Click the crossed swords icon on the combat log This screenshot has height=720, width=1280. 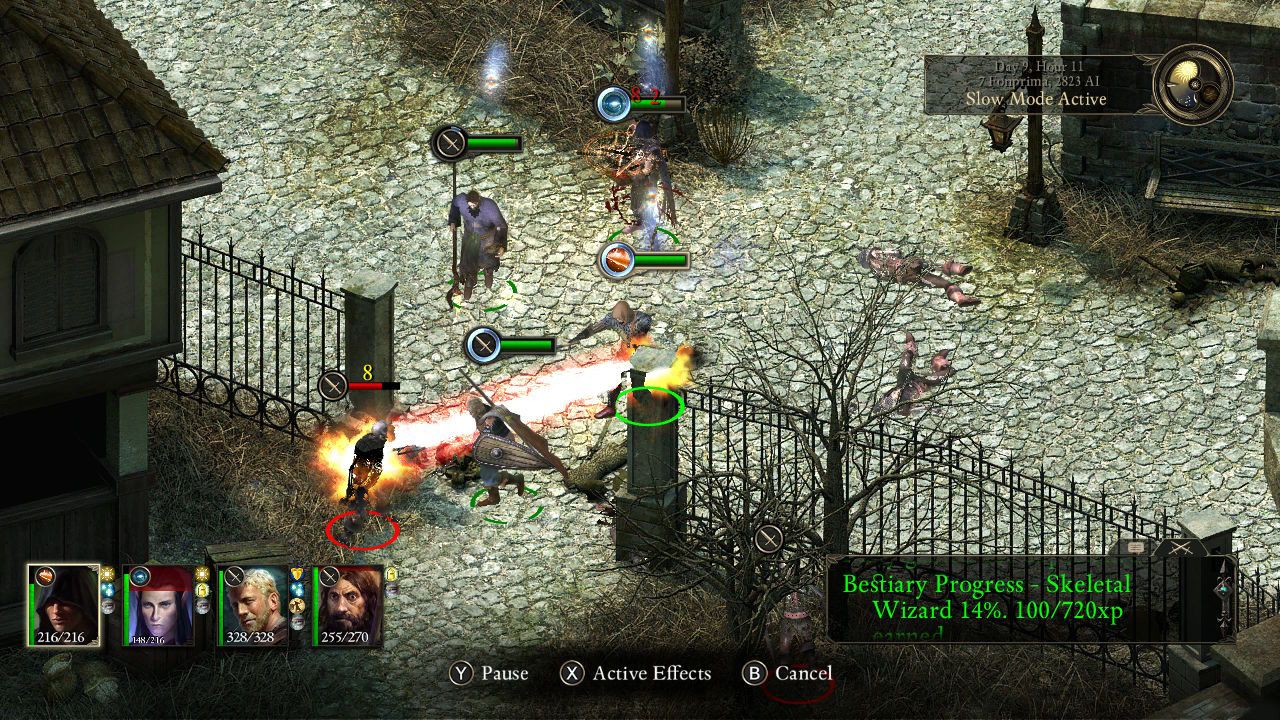[1179, 546]
